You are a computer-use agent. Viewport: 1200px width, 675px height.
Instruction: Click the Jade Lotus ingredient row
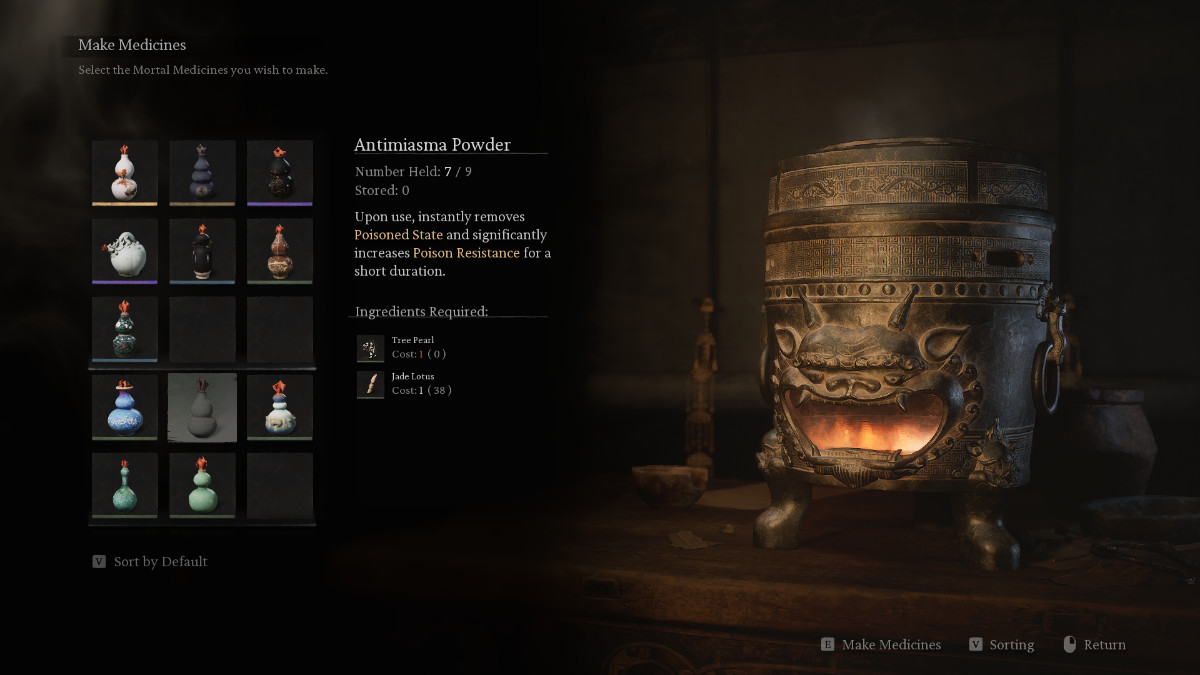coord(404,384)
